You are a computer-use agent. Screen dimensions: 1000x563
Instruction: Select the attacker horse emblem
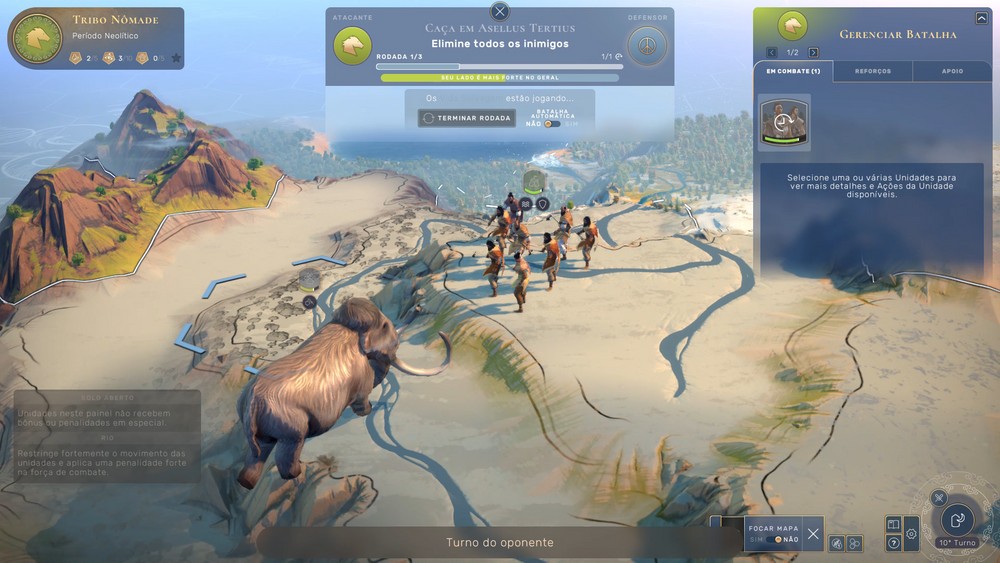pyautogui.click(x=352, y=45)
